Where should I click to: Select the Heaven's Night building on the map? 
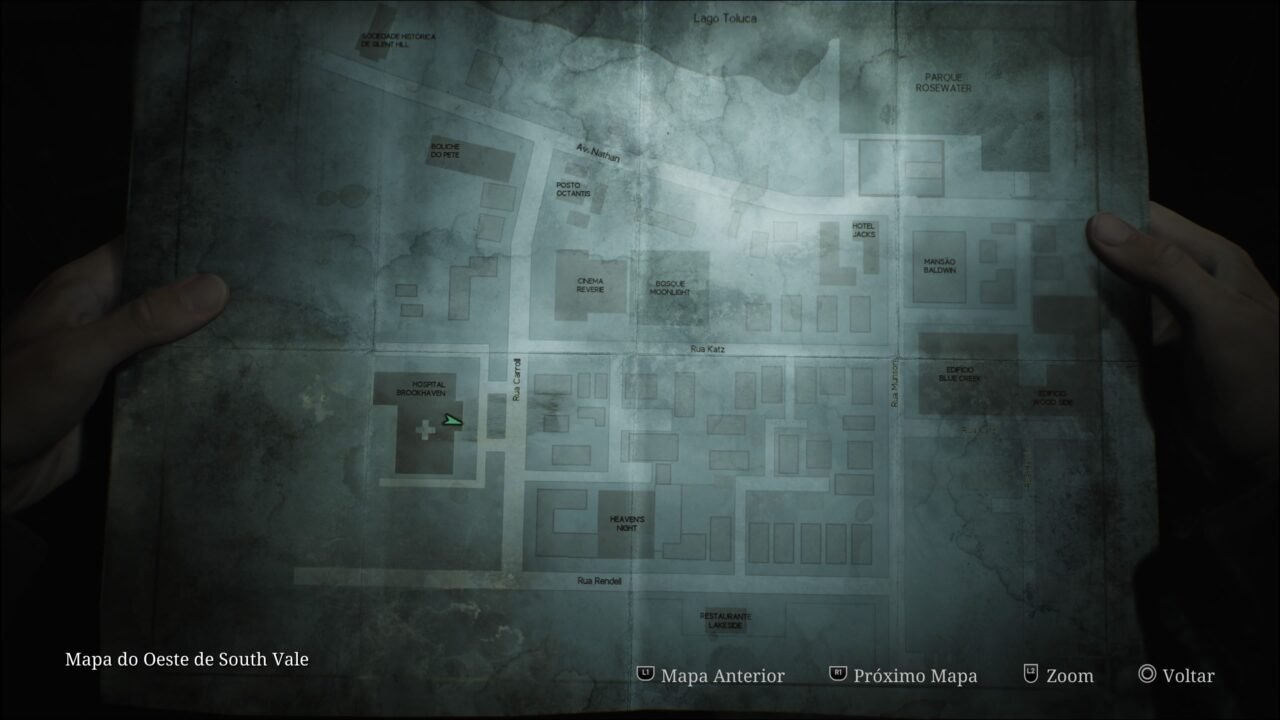(x=625, y=523)
